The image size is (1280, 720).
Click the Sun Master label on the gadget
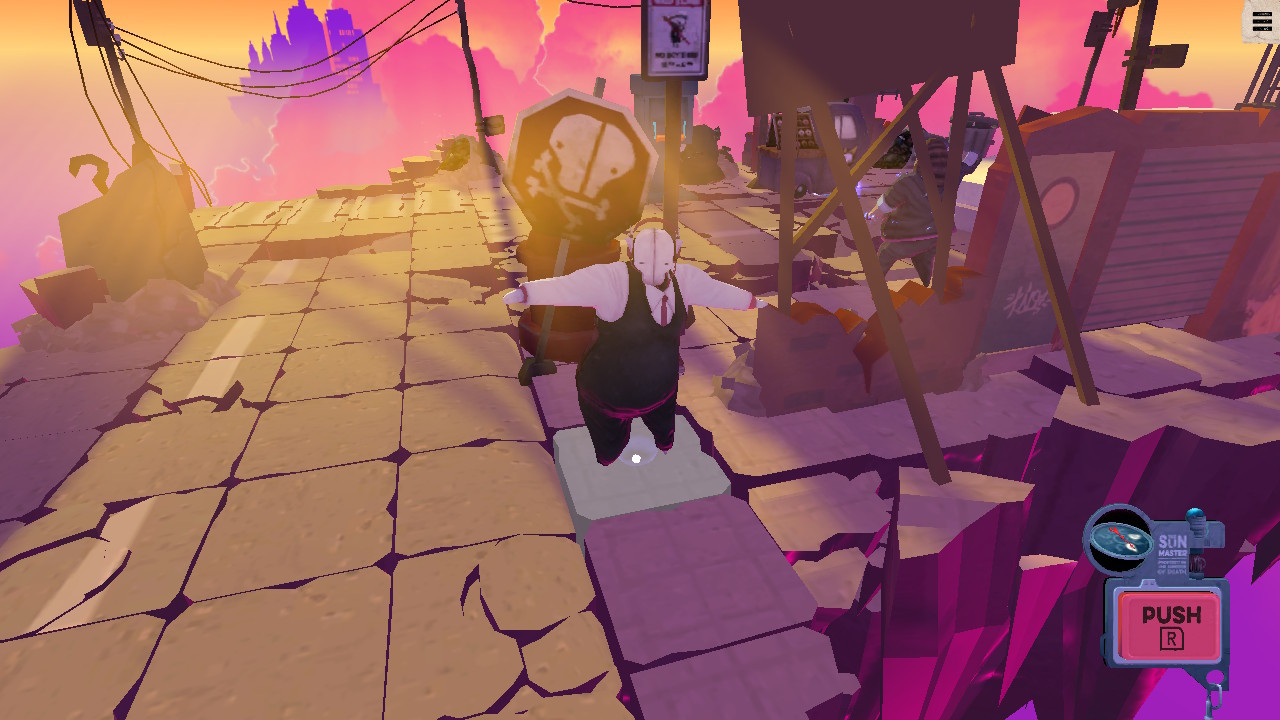click(x=1173, y=546)
